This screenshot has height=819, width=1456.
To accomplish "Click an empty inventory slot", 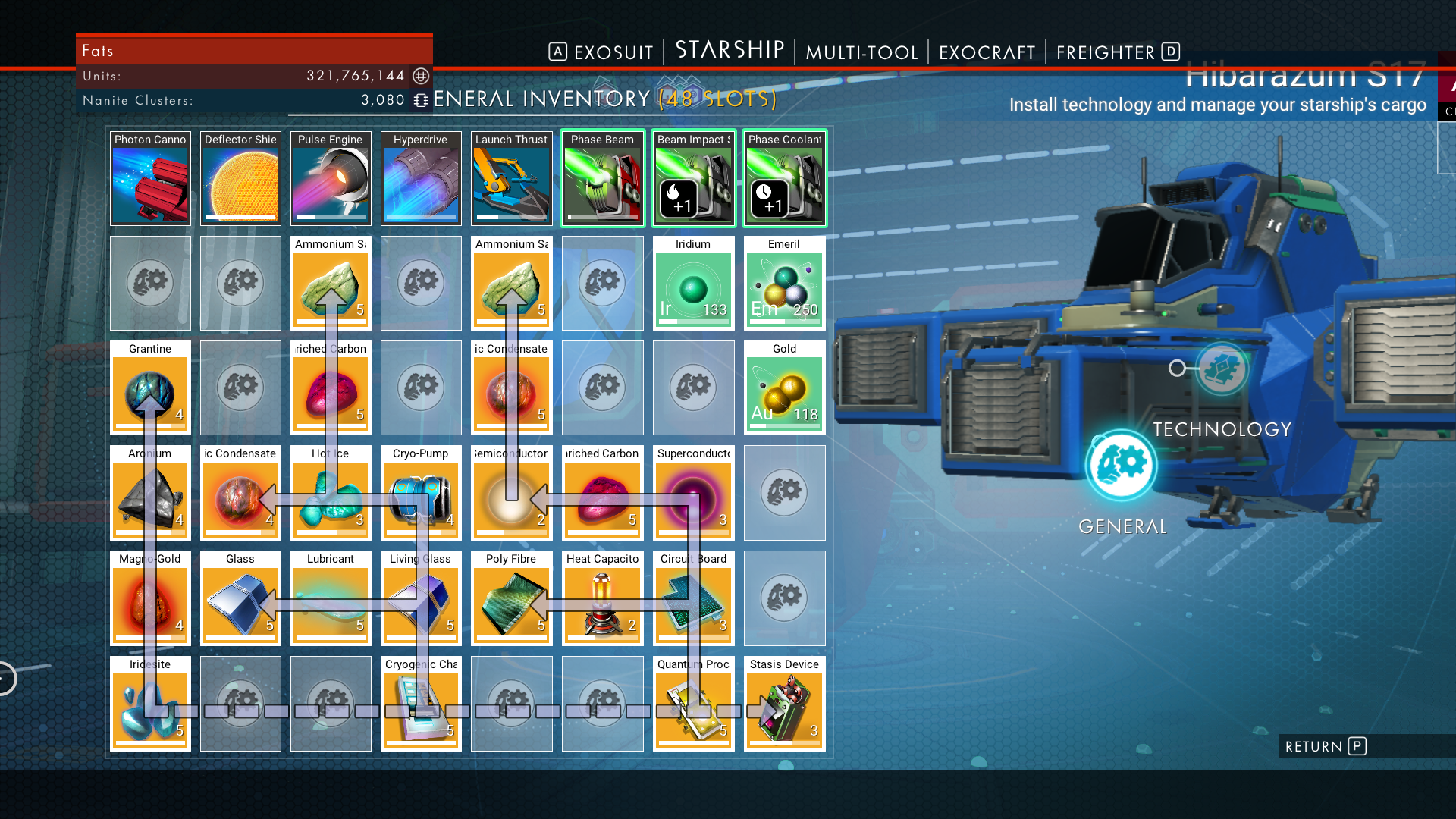I will 784,493.
